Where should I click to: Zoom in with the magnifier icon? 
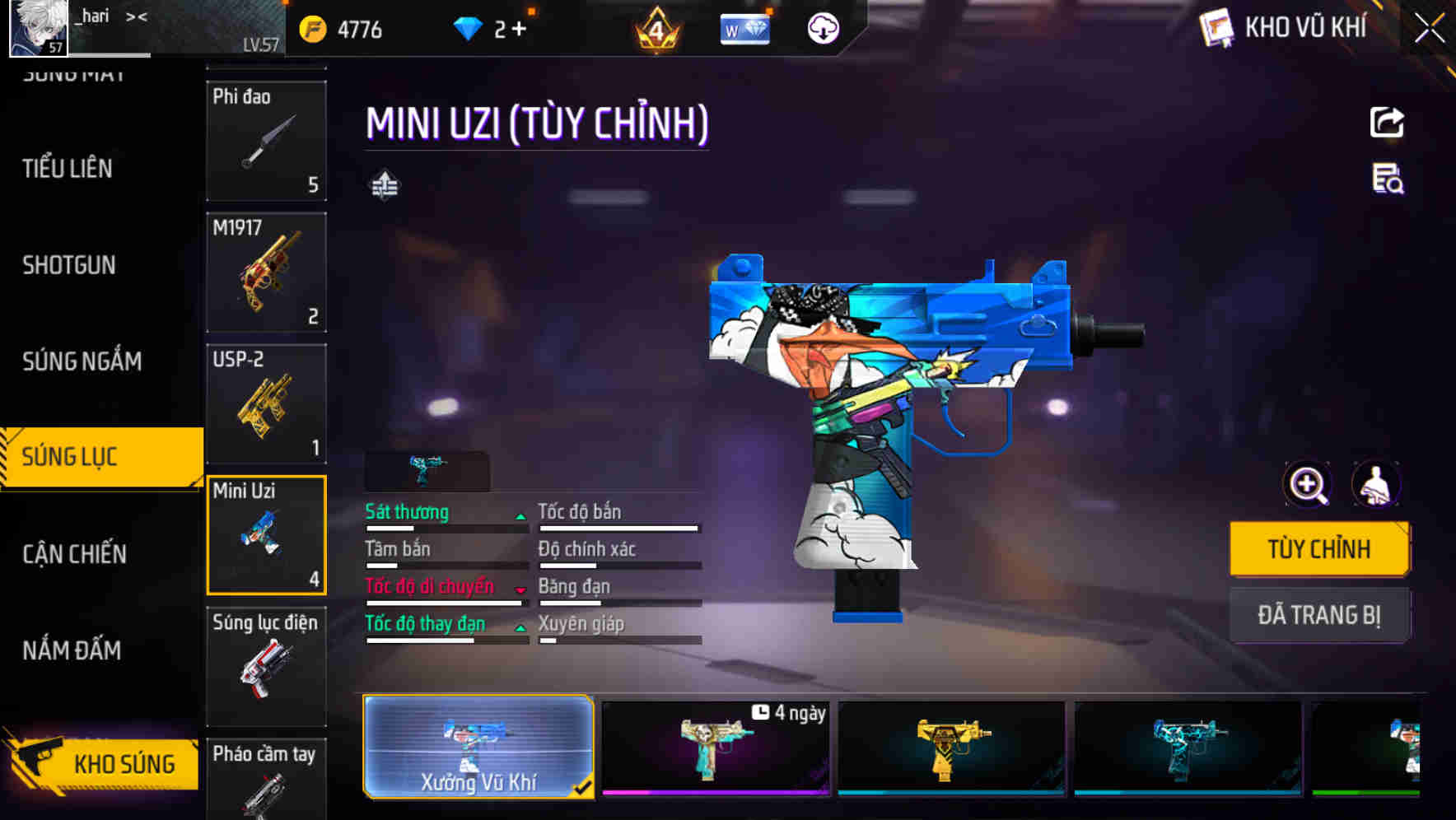[1308, 485]
